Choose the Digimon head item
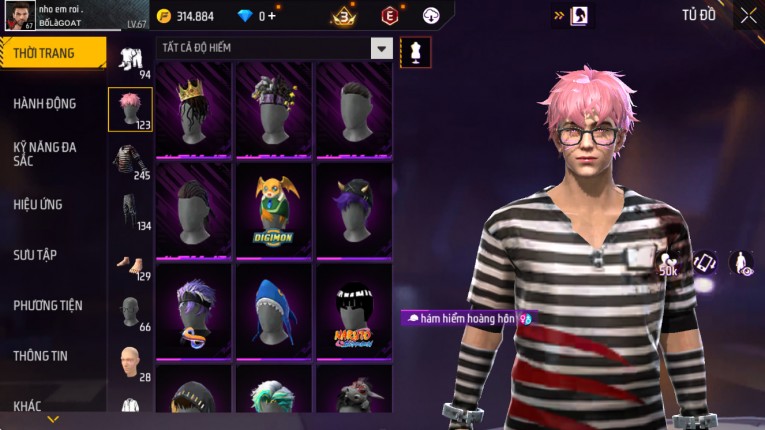Image resolution: width=765 pixels, height=430 pixels. (x=274, y=209)
